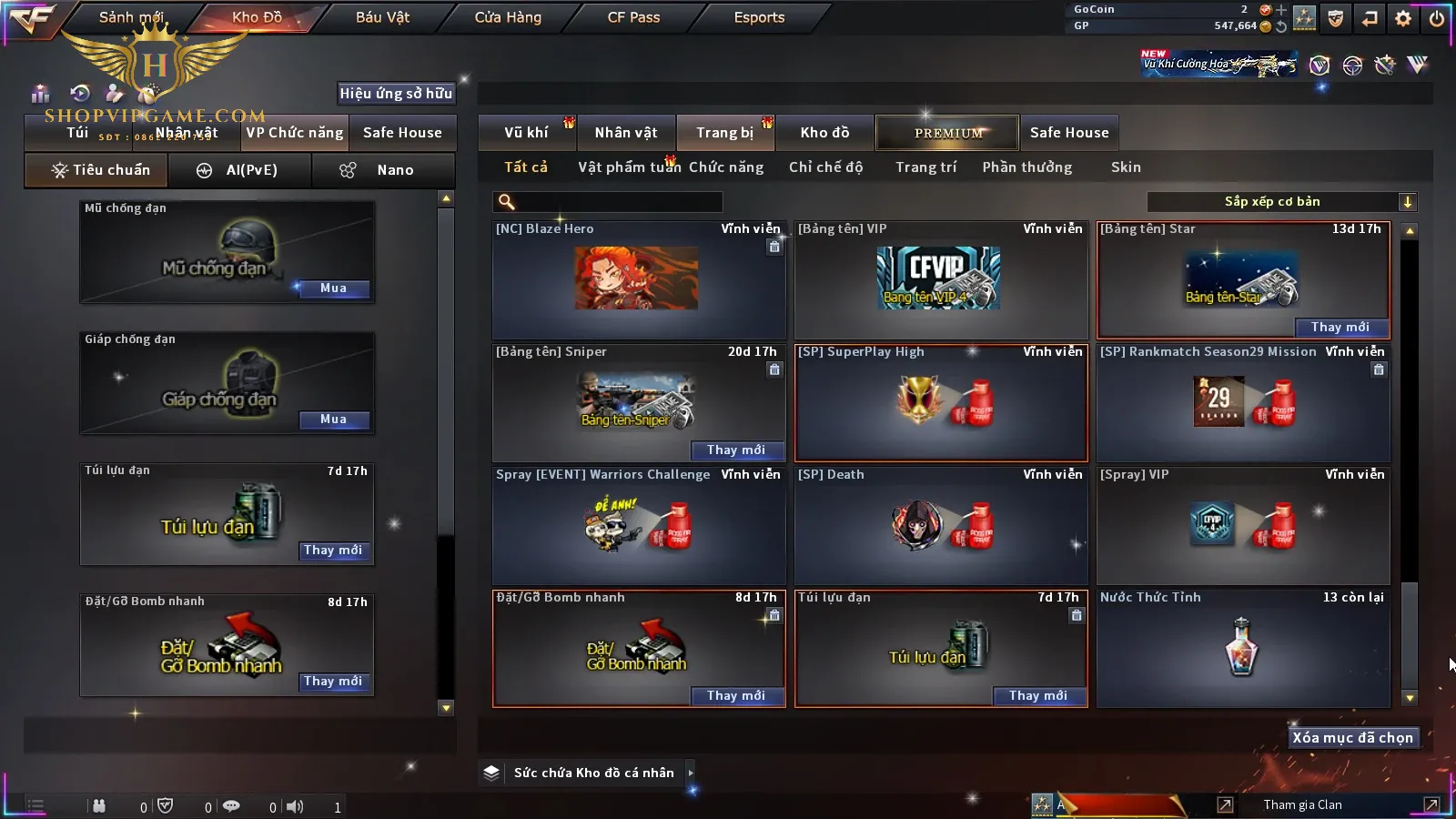Screen dimensions: 1456x819
Task: Click the power exit icon
Action: [x=1437, y=18]
